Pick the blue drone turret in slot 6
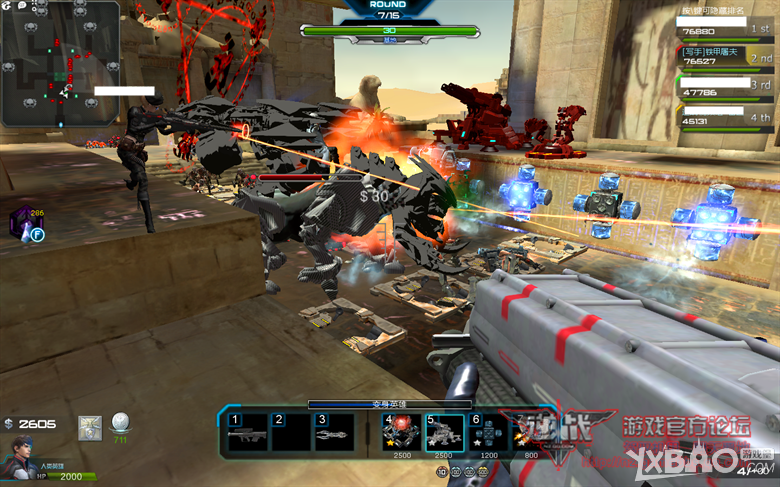Viewport: 780px width, 487px height. tap(488, 432)
